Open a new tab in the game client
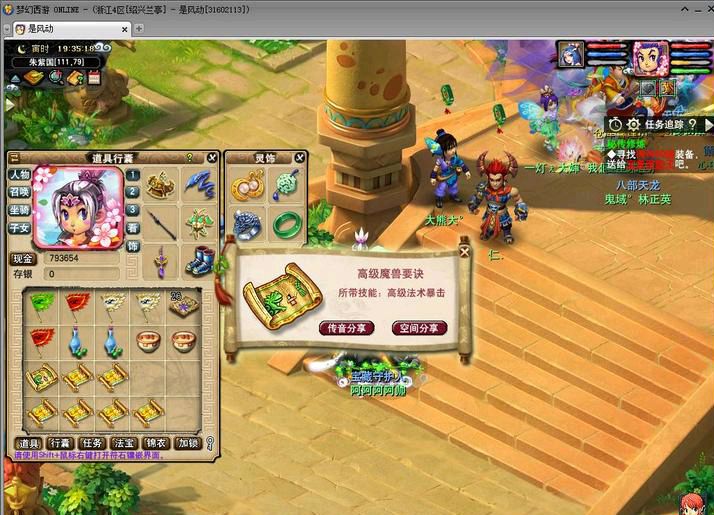 125,29
